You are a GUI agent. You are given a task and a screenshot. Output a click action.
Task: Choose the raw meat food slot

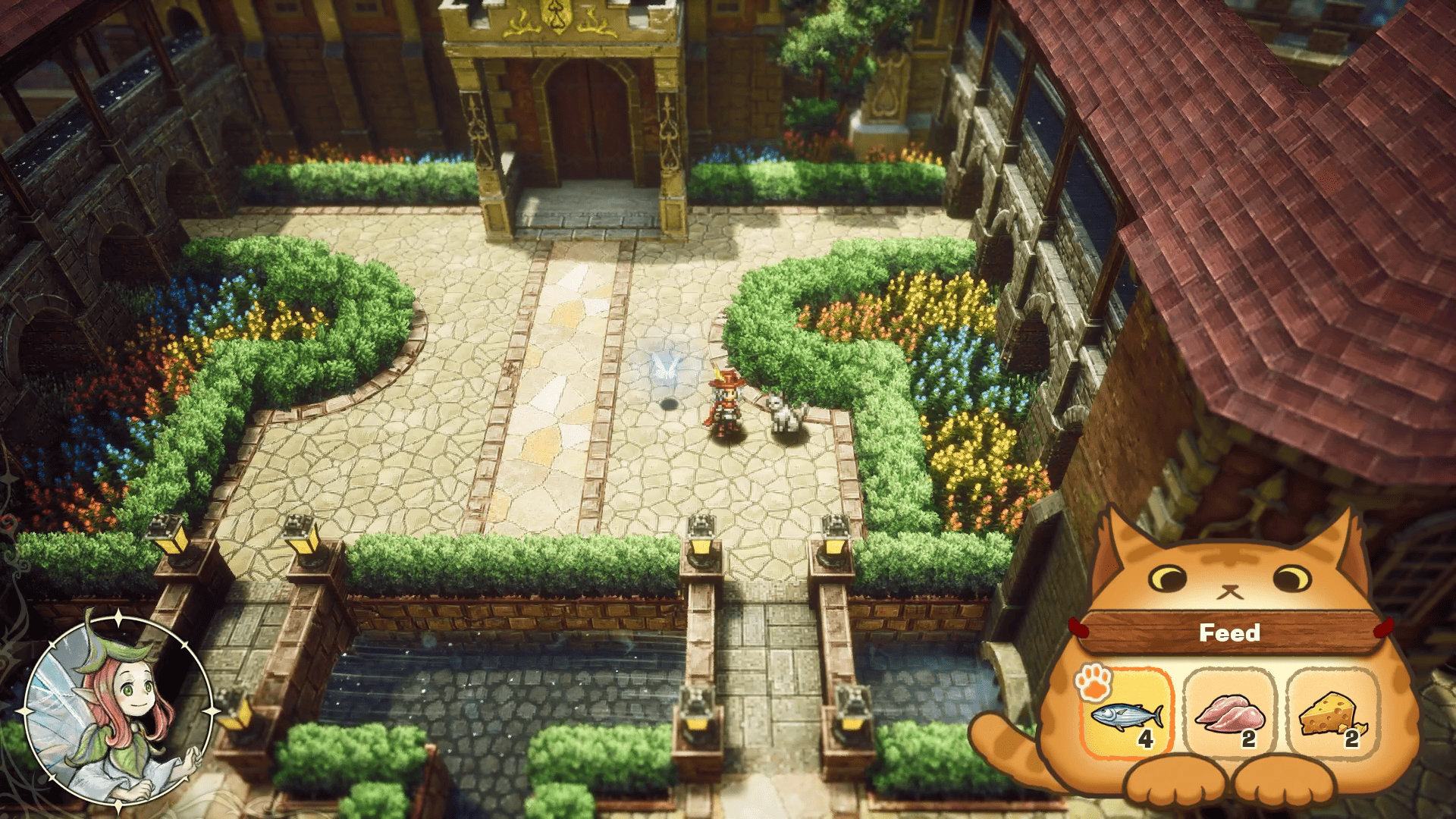[1230, 714]
